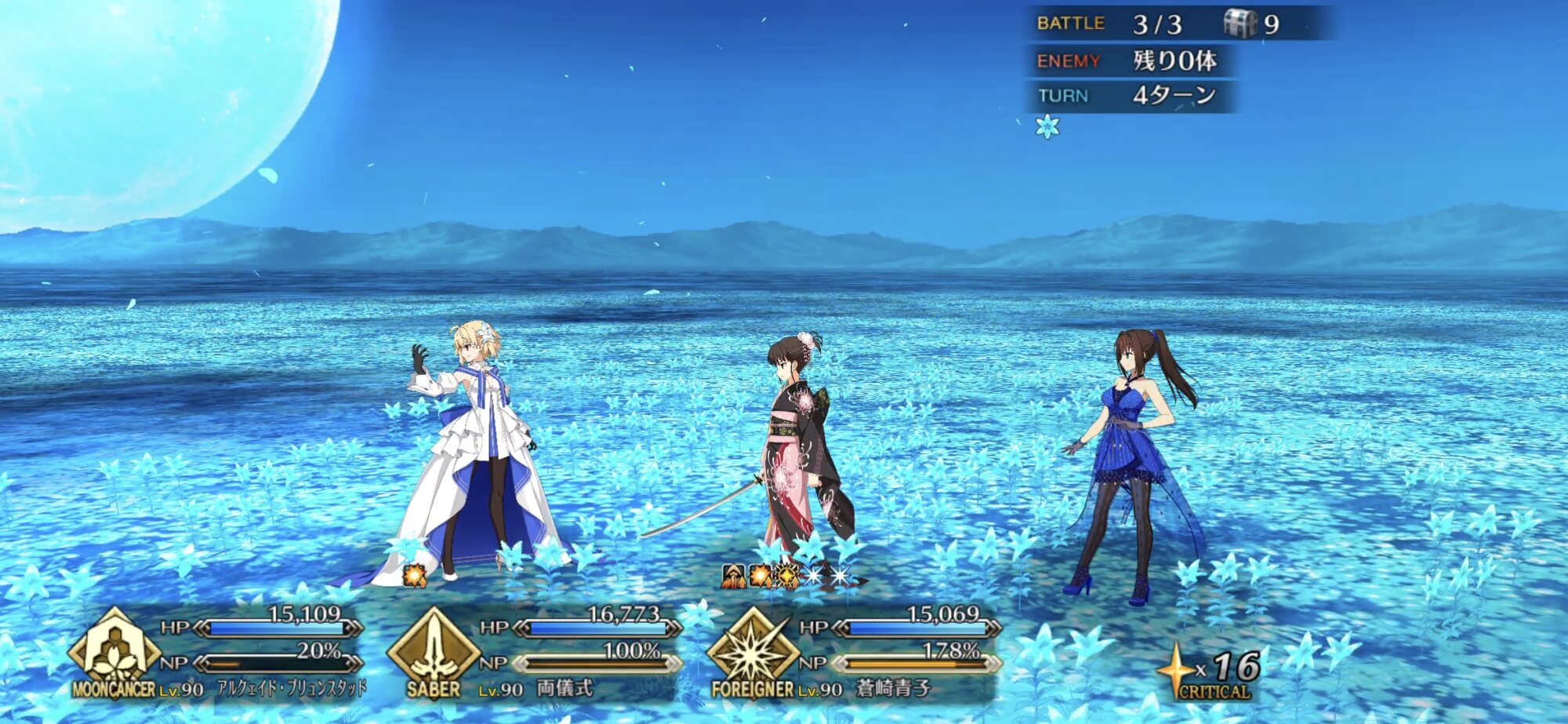Tap Aozaki Aoko's Foreigner class icon
The height and width of the screenshot is (724, 1568).
(753, 649)
